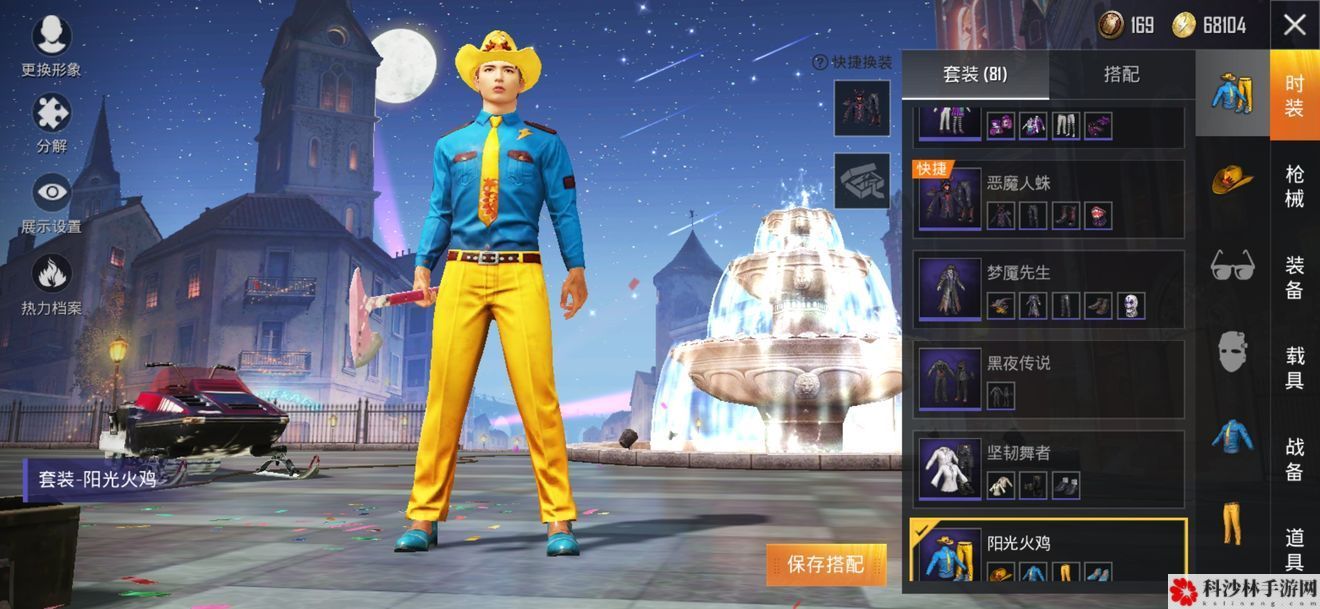The width and height of the screenshot is (1320, 609).
Task: Select the 套装 (81) tab
Action: coord(975,75)
